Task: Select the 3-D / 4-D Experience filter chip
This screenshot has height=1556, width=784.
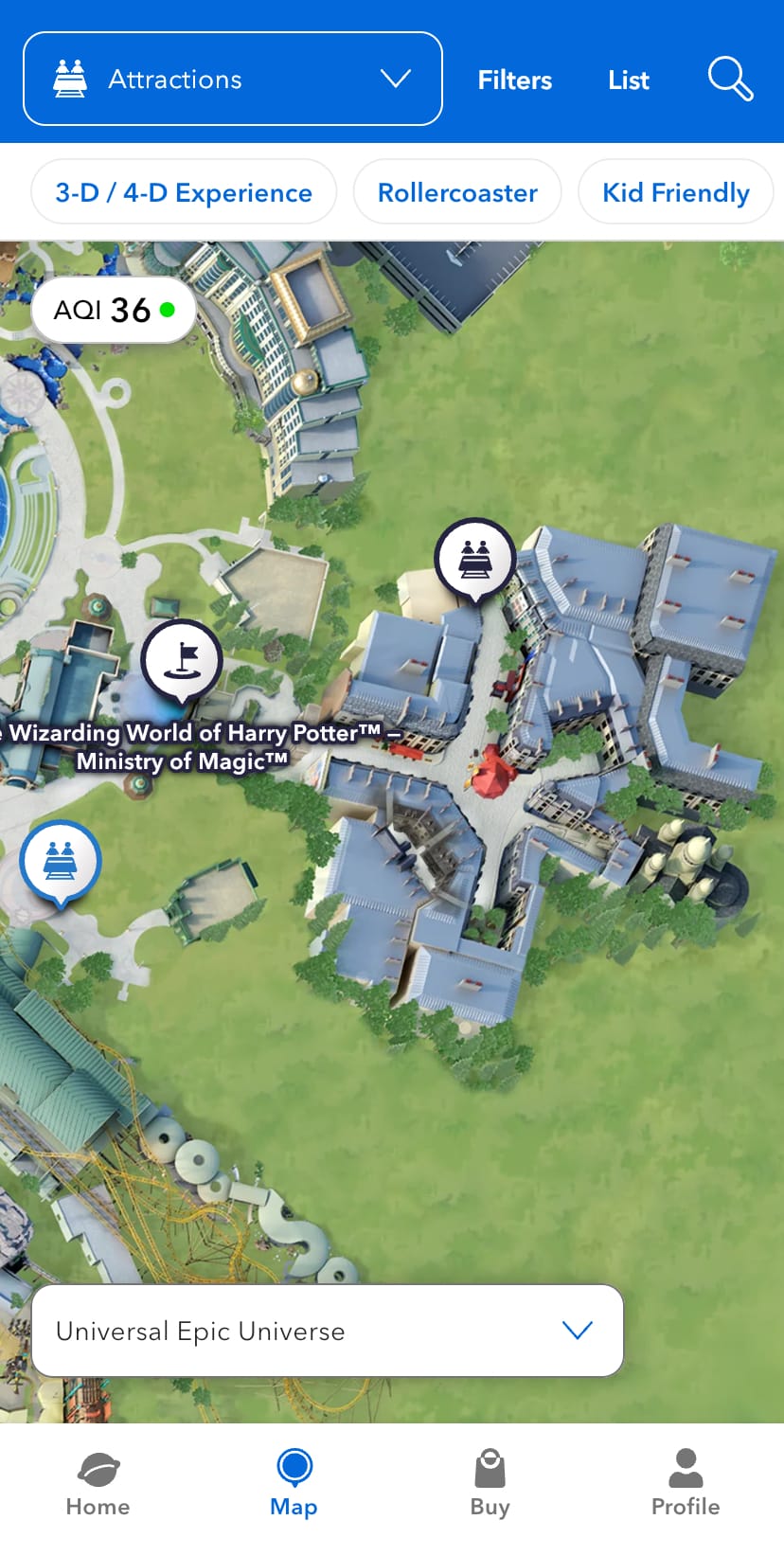Action: 184,192
